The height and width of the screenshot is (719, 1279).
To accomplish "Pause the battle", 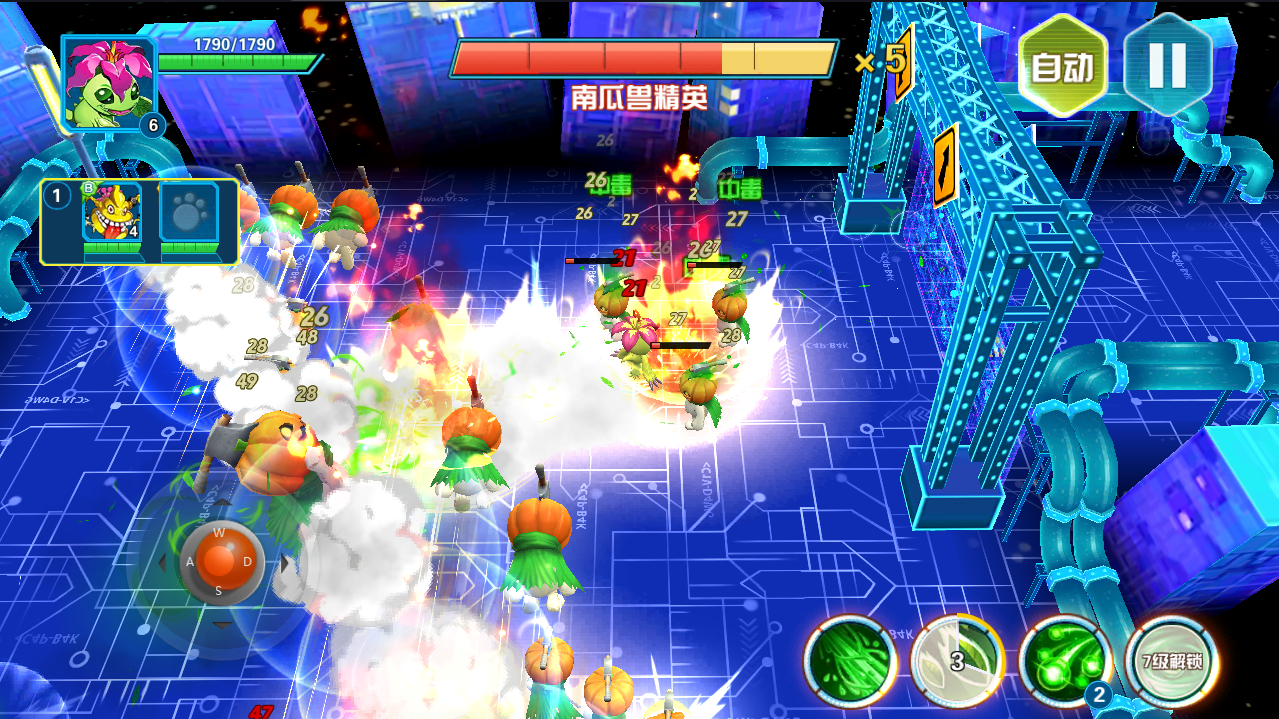I will pos(1167,65).
